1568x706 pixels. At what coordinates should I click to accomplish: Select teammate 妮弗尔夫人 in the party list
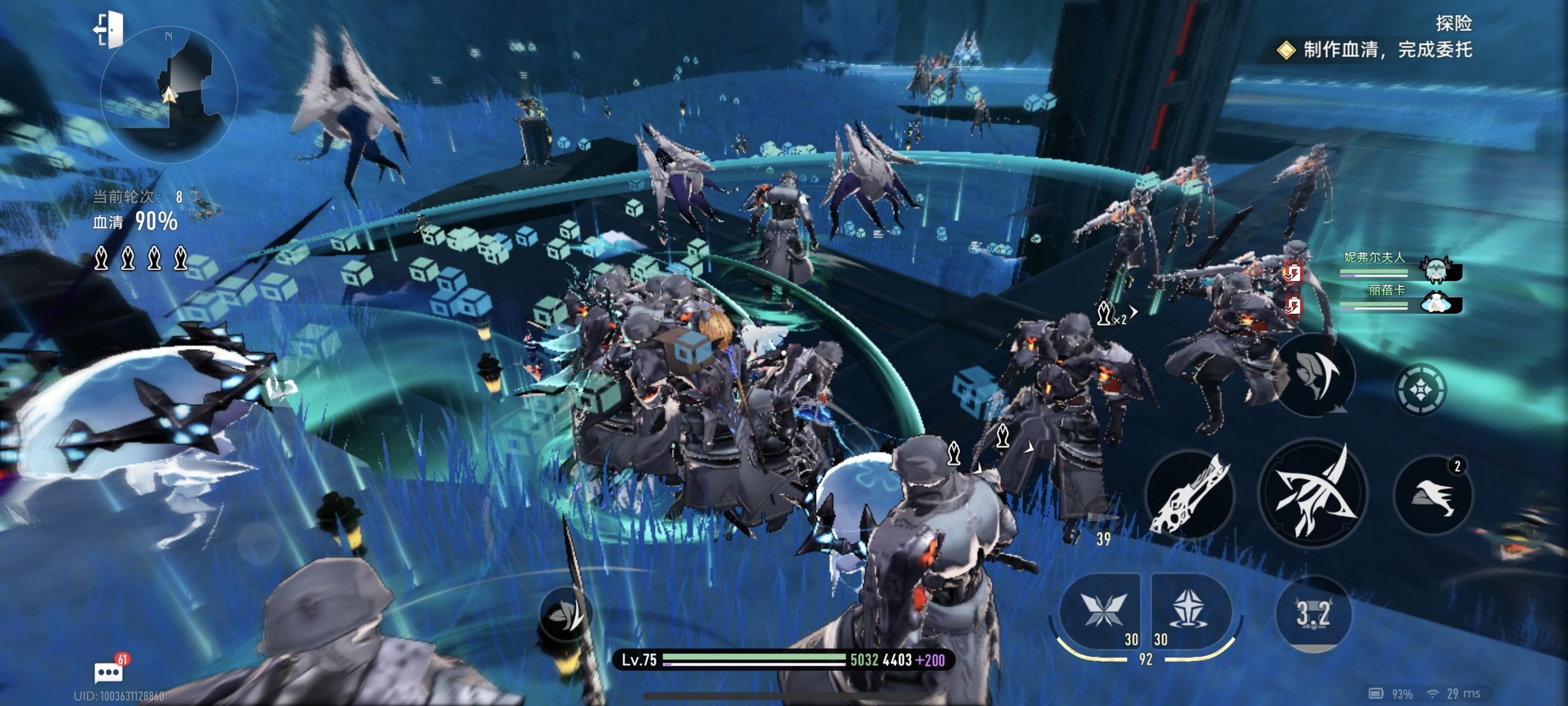[1400, 267]
